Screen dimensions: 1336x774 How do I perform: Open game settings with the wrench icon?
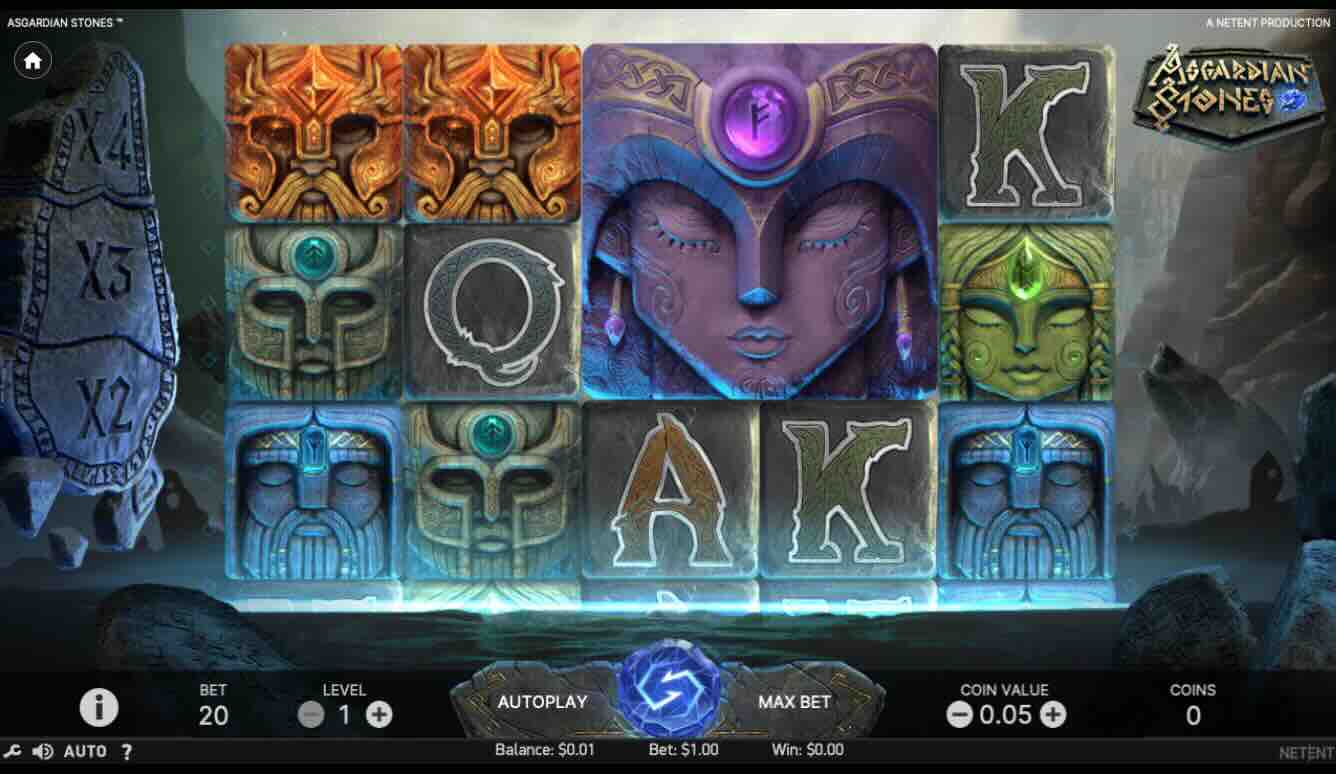[x=14, y=750]
